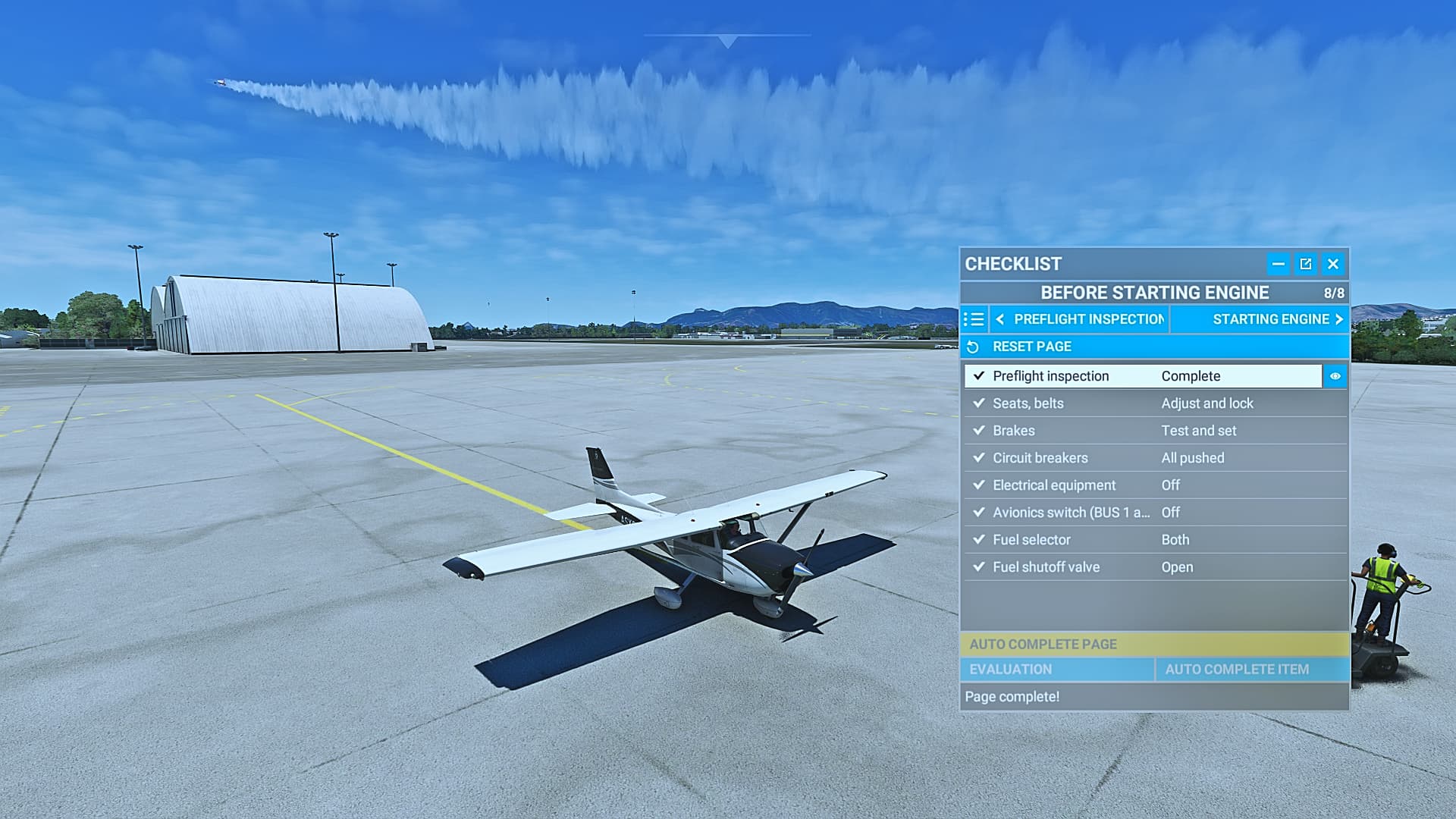1456x819 pixels.
Task: Go to the Preflight Inspection page
Action: pyautogui.click(x=1088, y=319)
